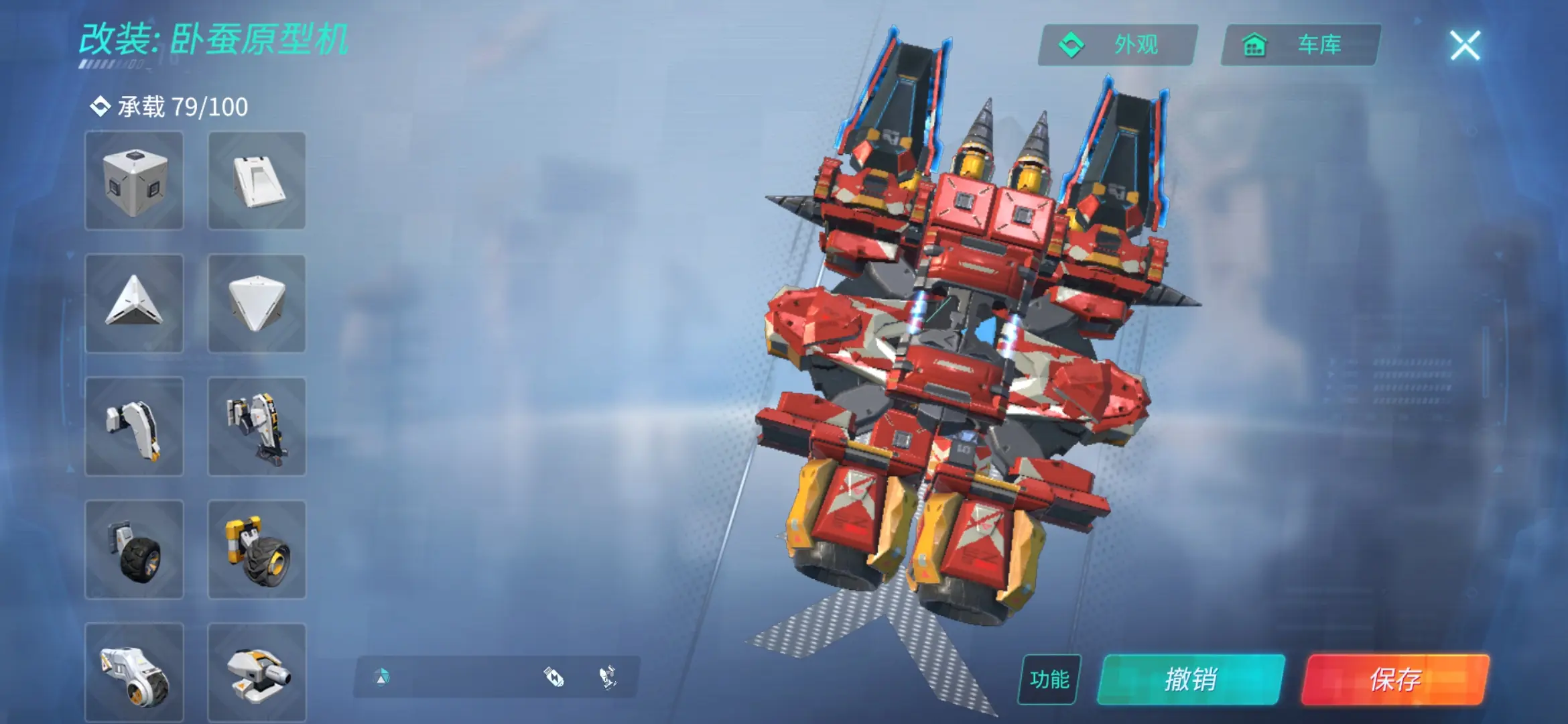Screen dimensions: 1568x724
Task: Choose the mech limb category icon
Action: click(x=608, y=677)
